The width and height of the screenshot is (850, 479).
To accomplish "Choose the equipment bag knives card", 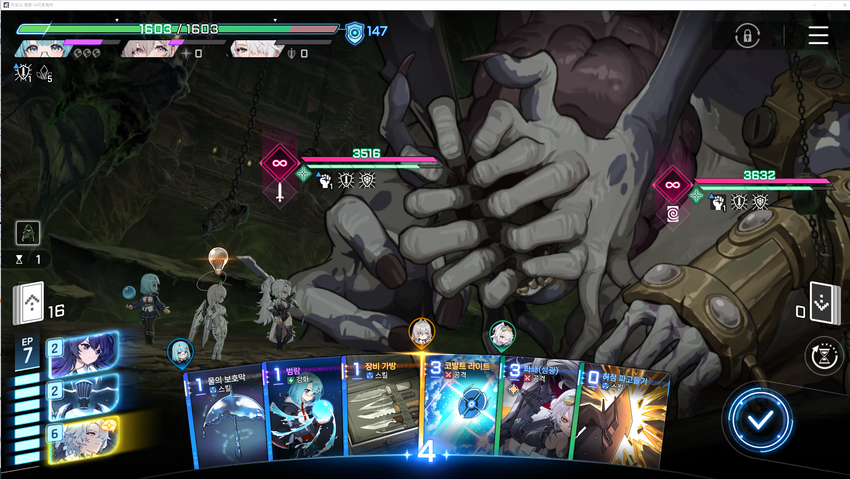I will tap(382, 412).
